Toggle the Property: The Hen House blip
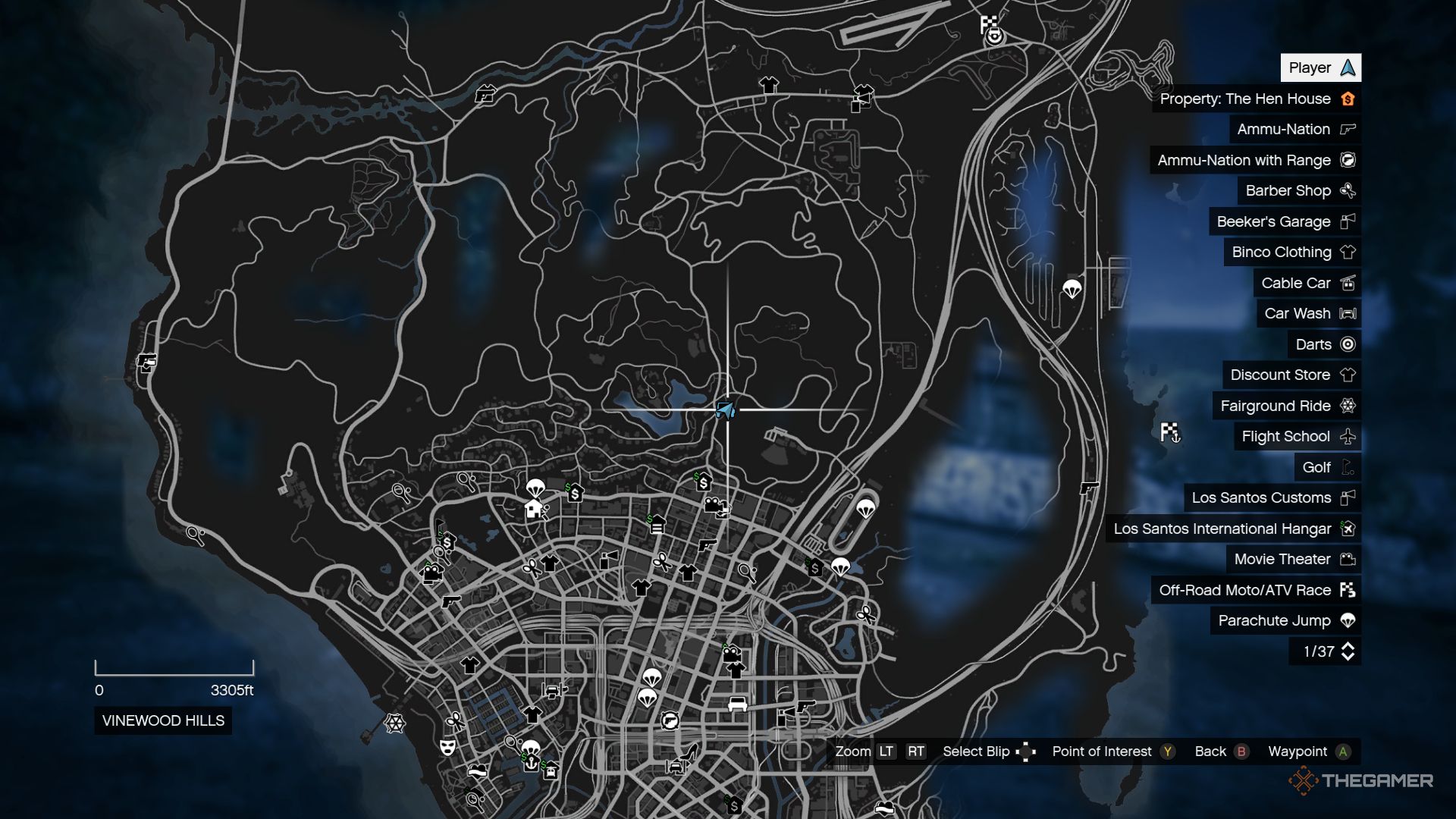This screenshot has height=819, width=1456. 1244,99
